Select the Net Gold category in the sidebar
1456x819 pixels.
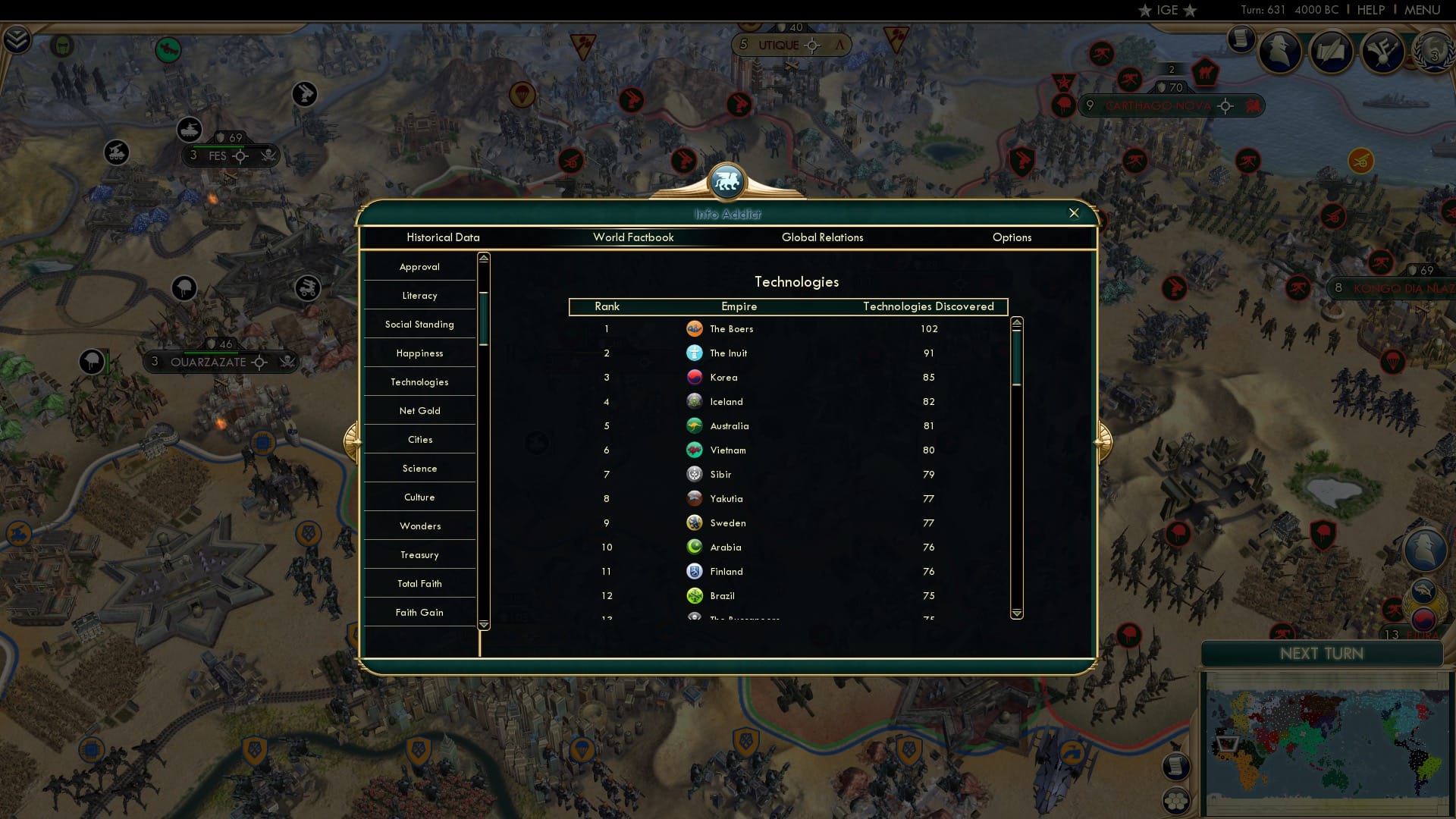pyautogui.click(x=419, y=410)
